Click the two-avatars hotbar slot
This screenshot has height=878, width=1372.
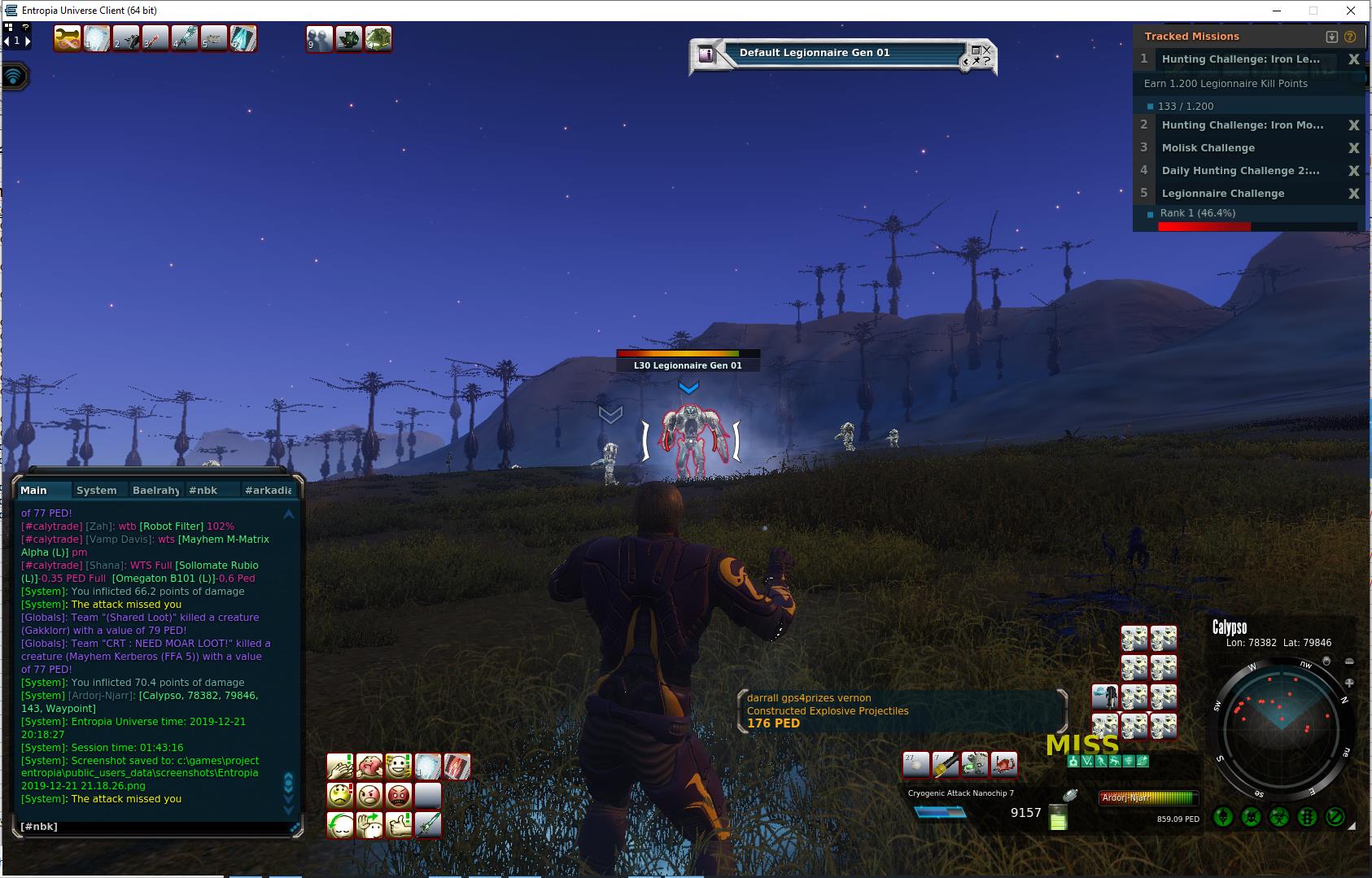coord(320,39)
